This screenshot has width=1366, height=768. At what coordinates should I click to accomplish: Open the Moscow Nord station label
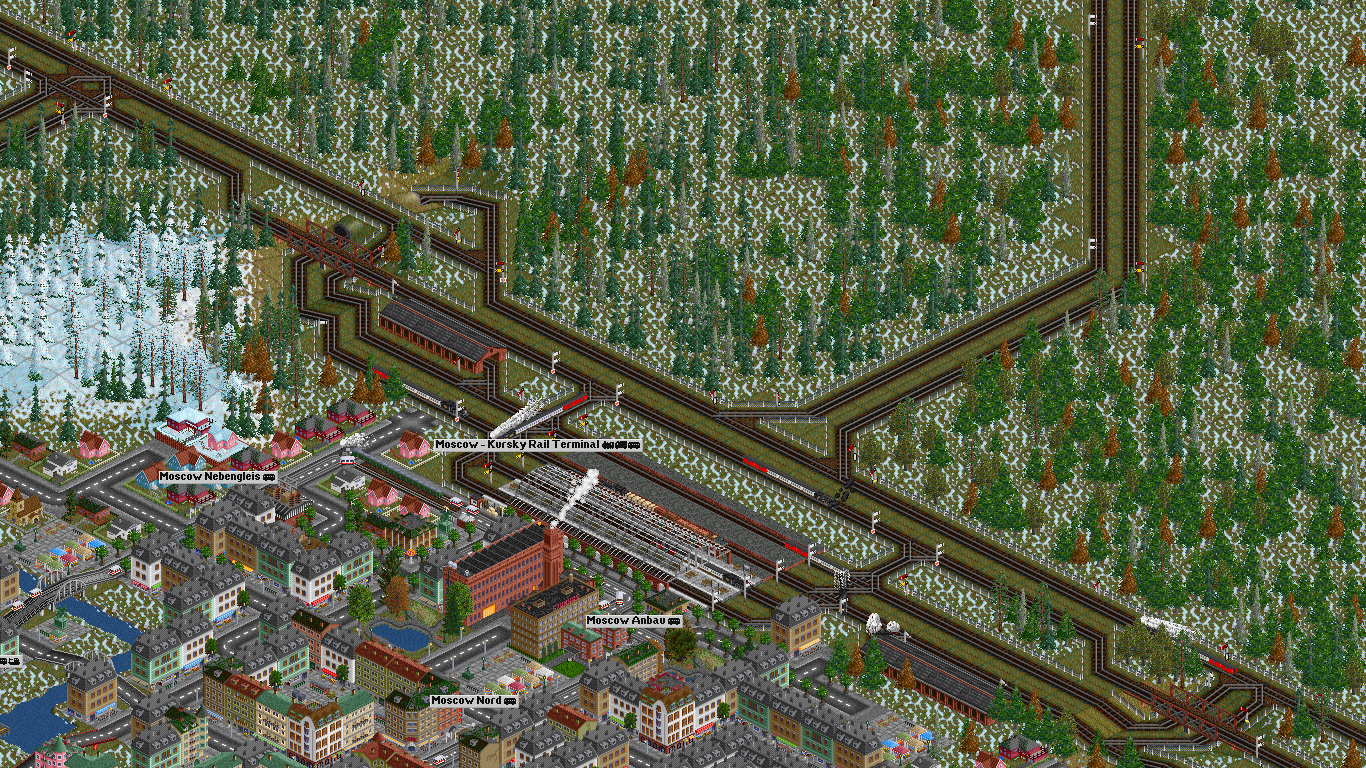click(474, 700)
